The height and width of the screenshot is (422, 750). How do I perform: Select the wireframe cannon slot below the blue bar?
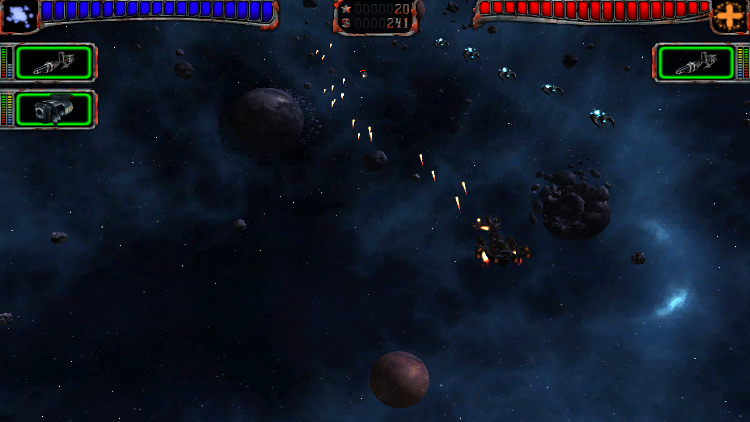click(54, 63)
